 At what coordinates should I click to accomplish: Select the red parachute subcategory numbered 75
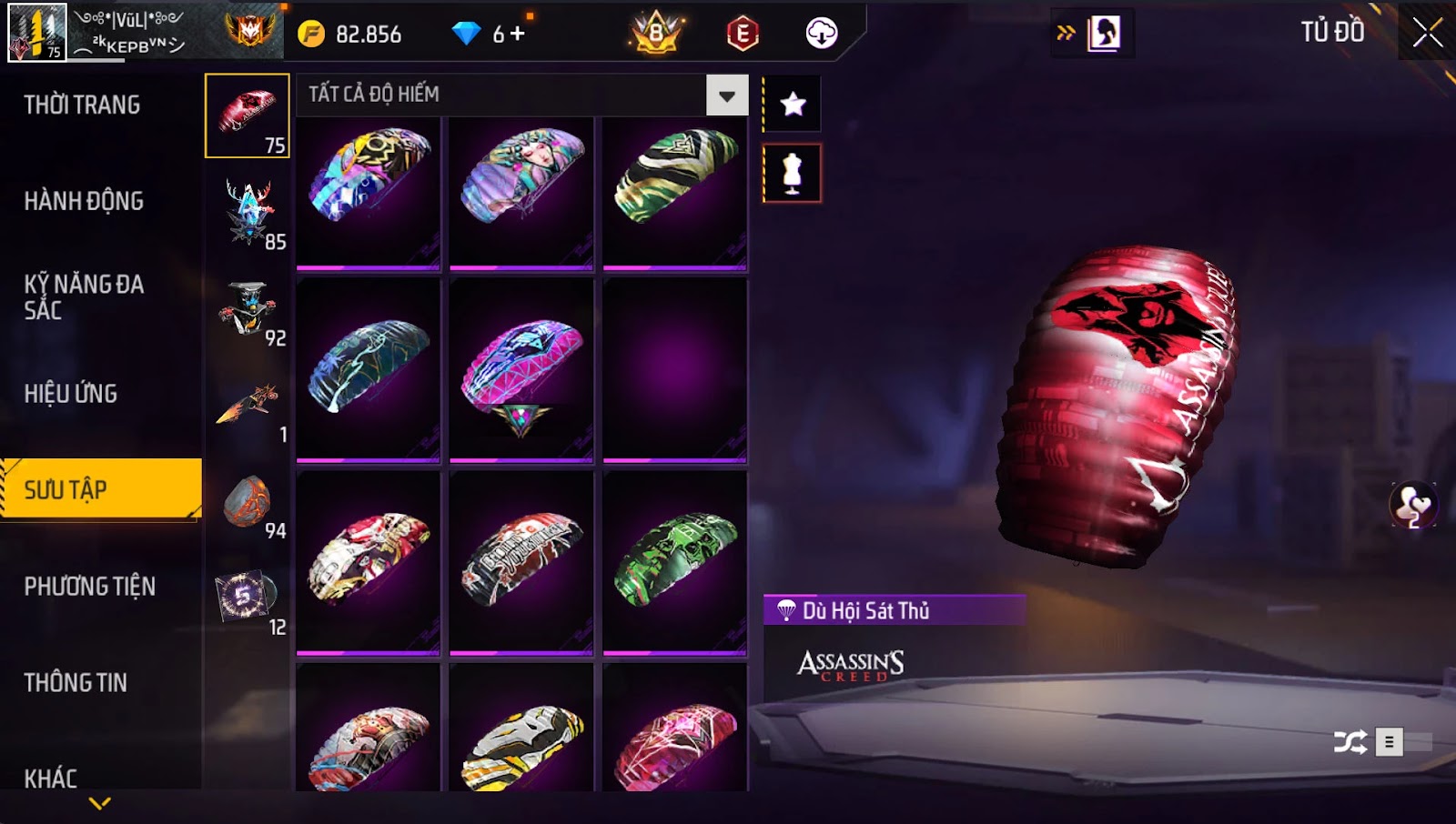click(x=248, y=116)
